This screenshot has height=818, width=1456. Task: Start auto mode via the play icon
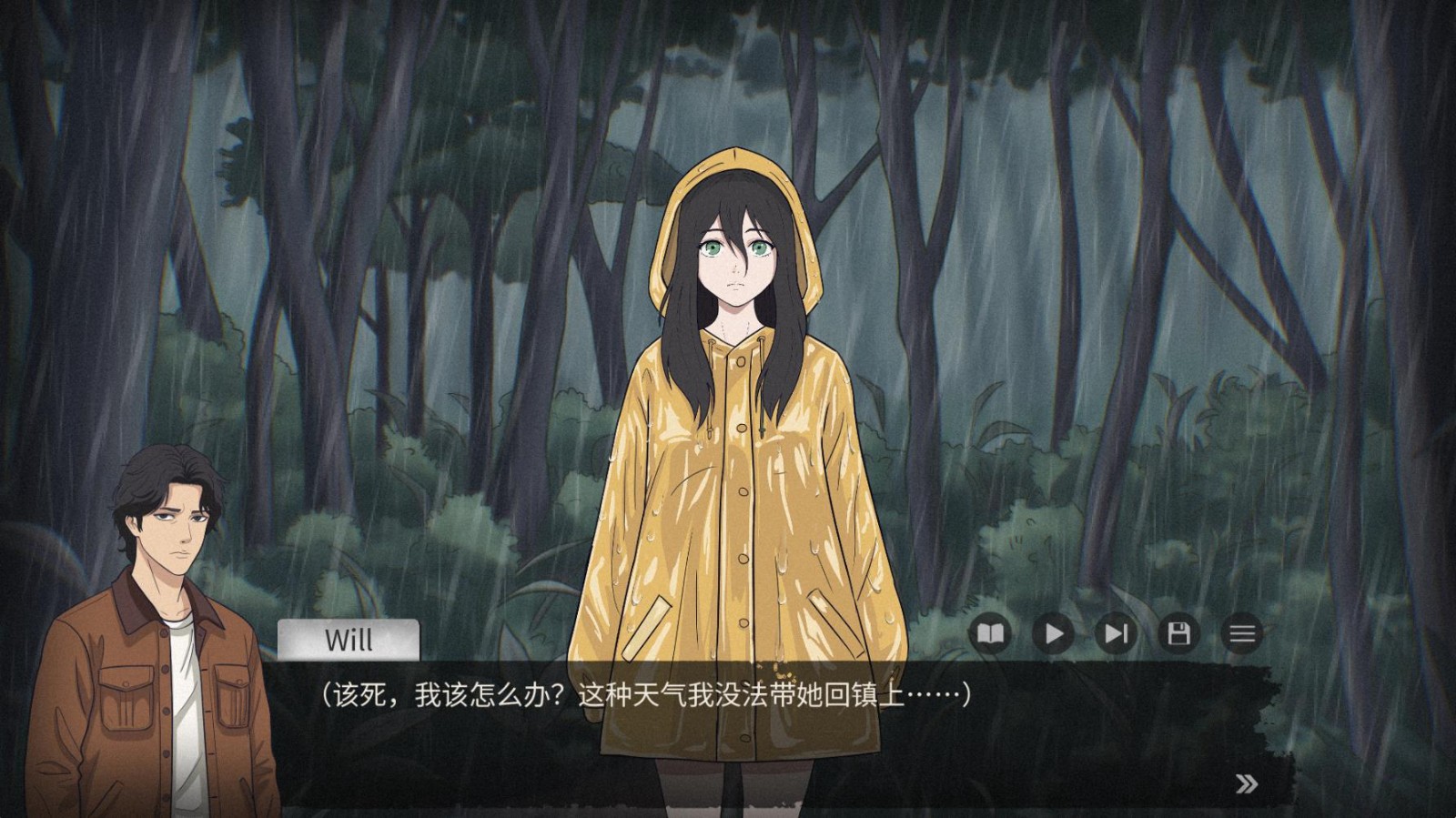pyautogui.click(x=1053, y=633)
